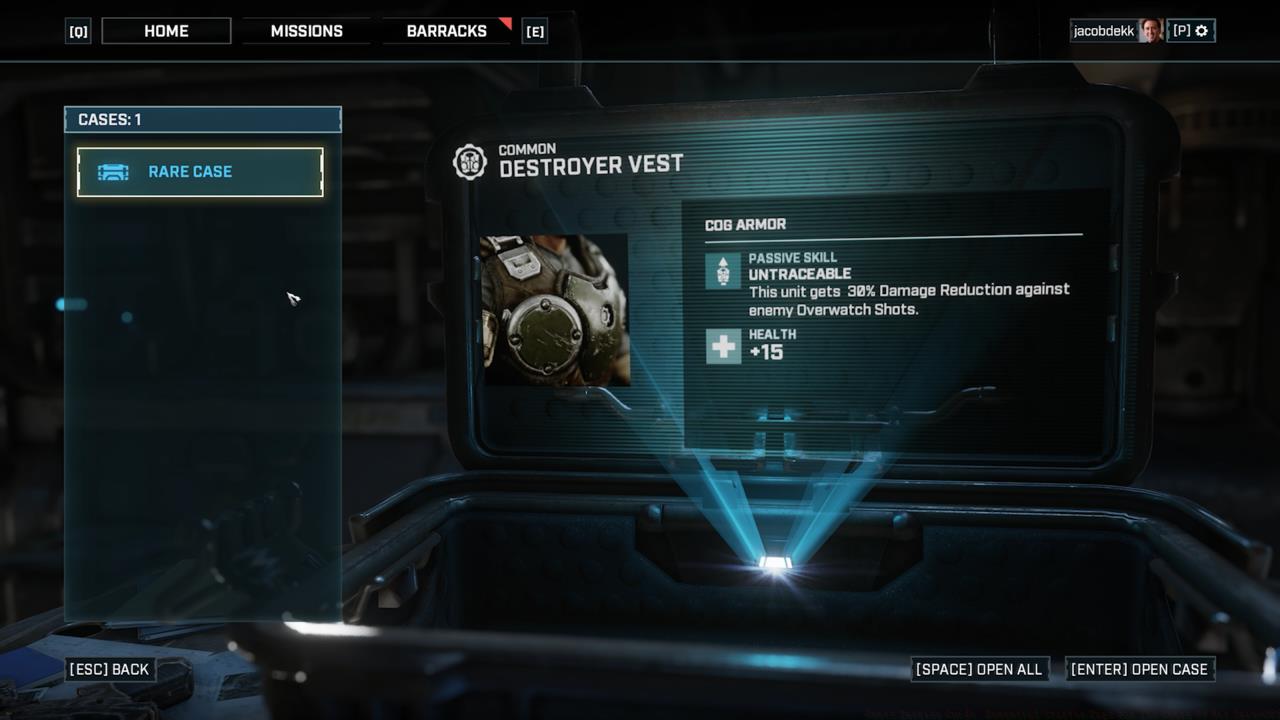
Task: Go to the Barracks tab
Action: pos(446,31)
